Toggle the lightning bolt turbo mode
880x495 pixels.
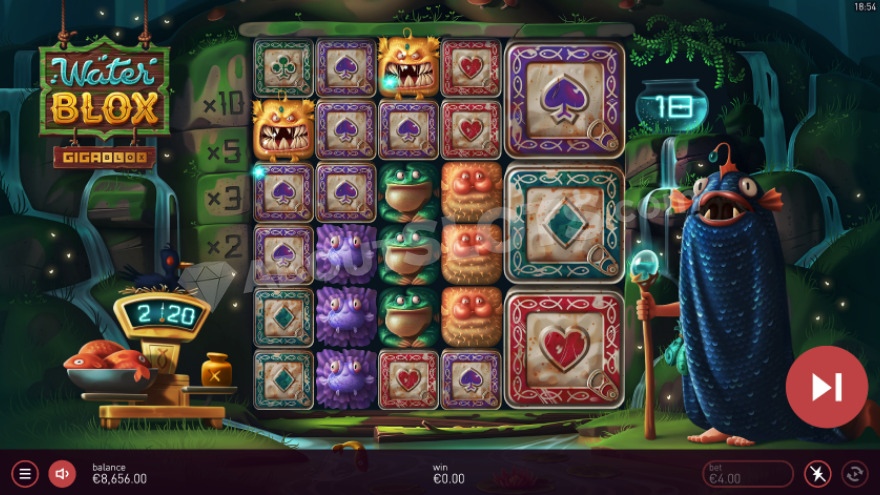point(818,473)
